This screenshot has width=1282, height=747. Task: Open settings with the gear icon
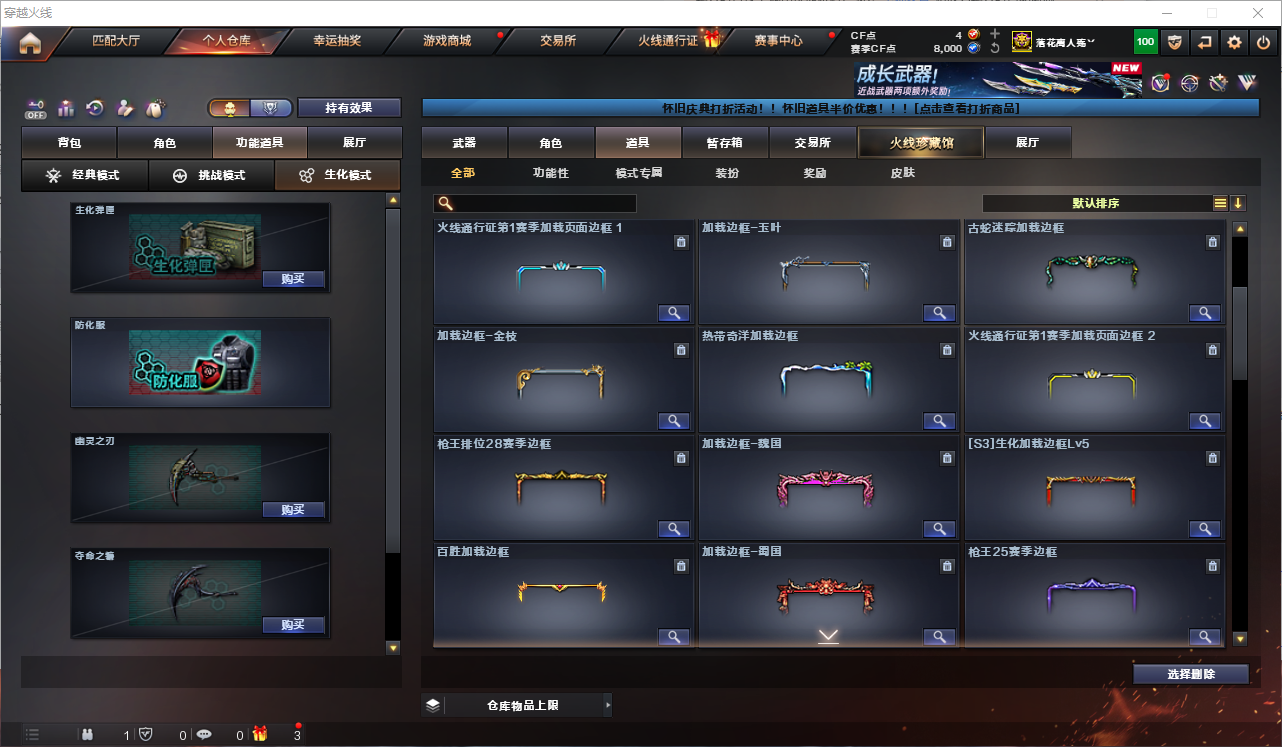[1235, 42]
